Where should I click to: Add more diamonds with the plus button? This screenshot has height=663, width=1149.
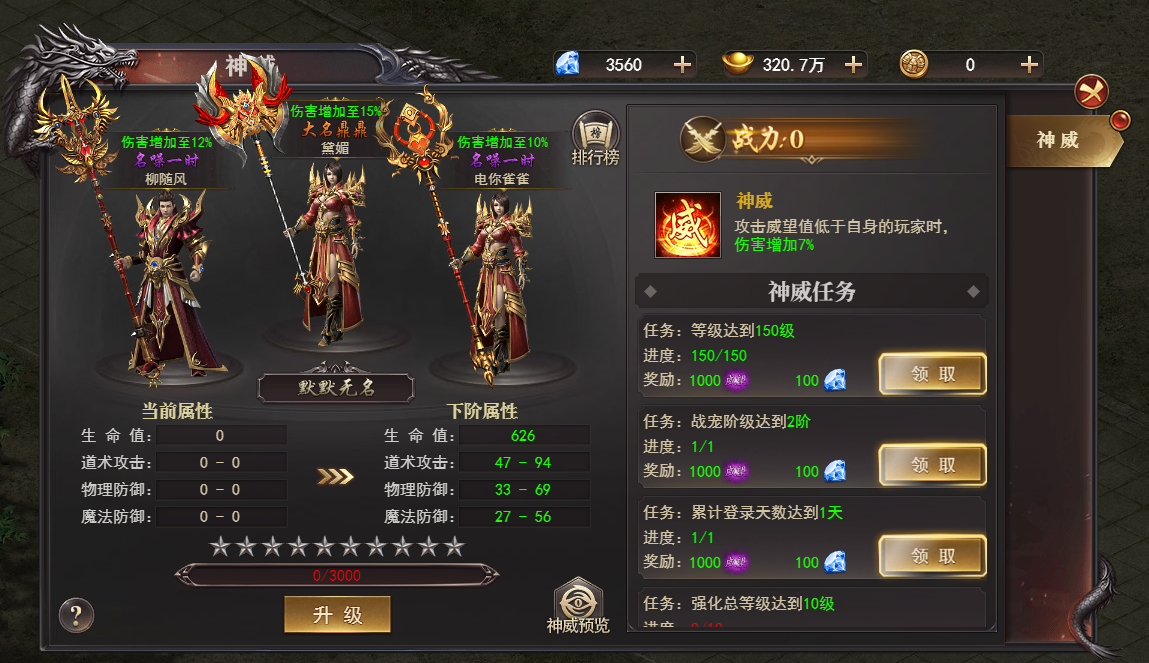pos(682,65)
